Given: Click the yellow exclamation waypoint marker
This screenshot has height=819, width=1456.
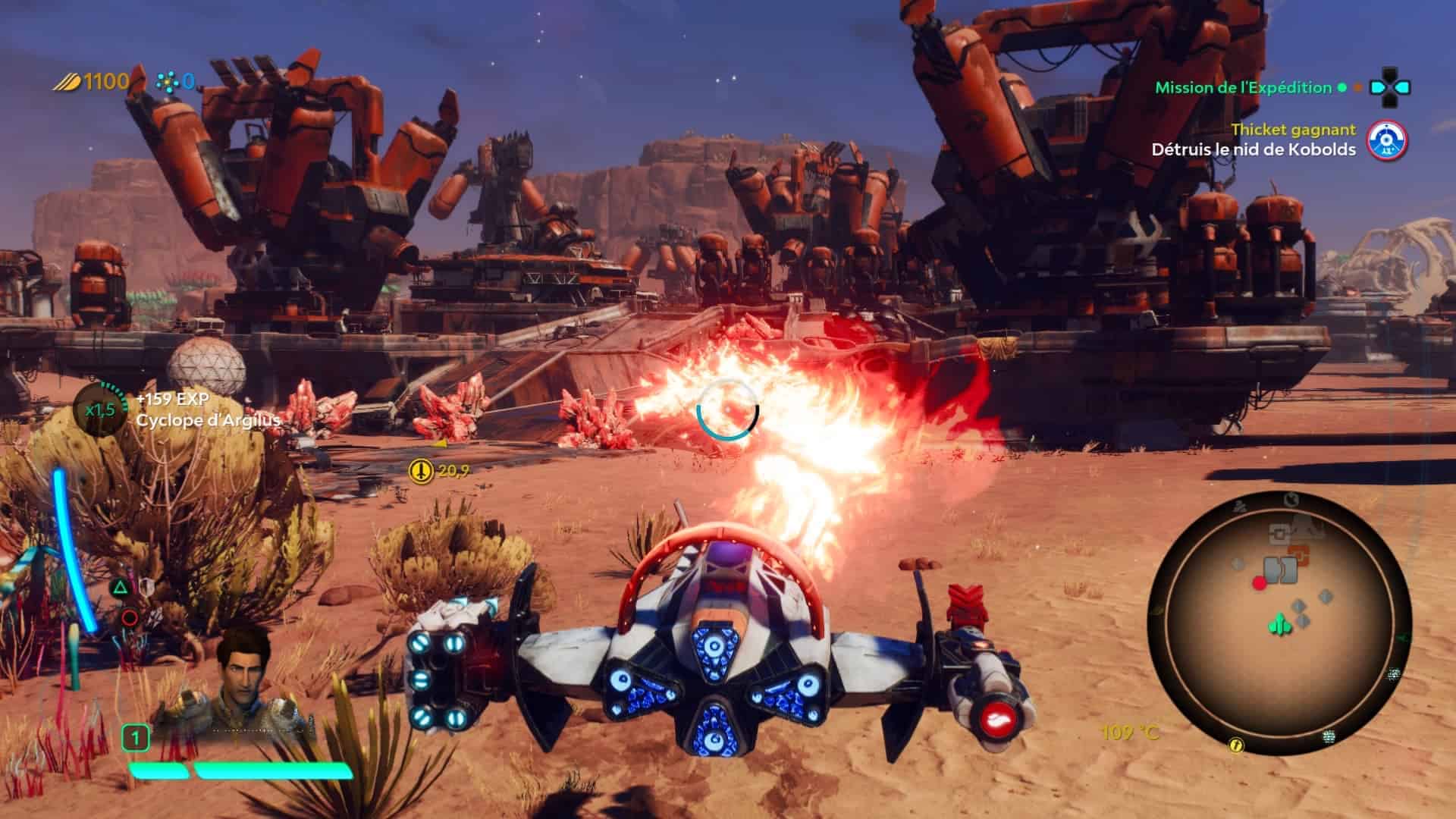Looking at the screenshot, I should tap(419, 471).
